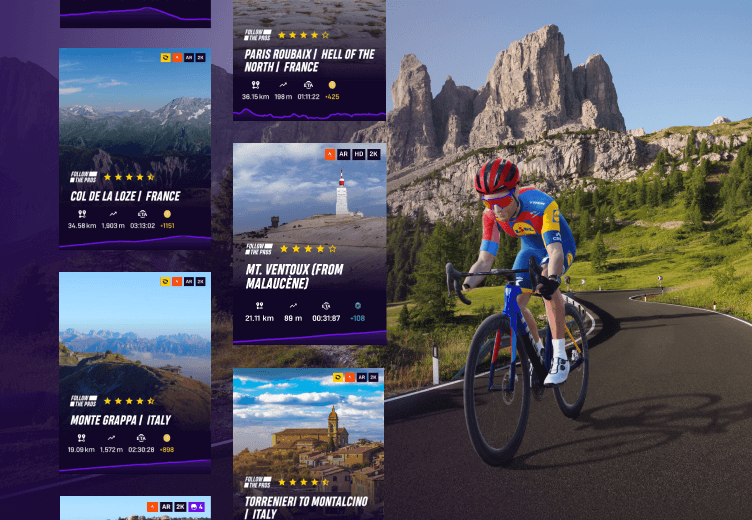Open the Paris Roubaix Hell of the North card

tap(309, 60)
